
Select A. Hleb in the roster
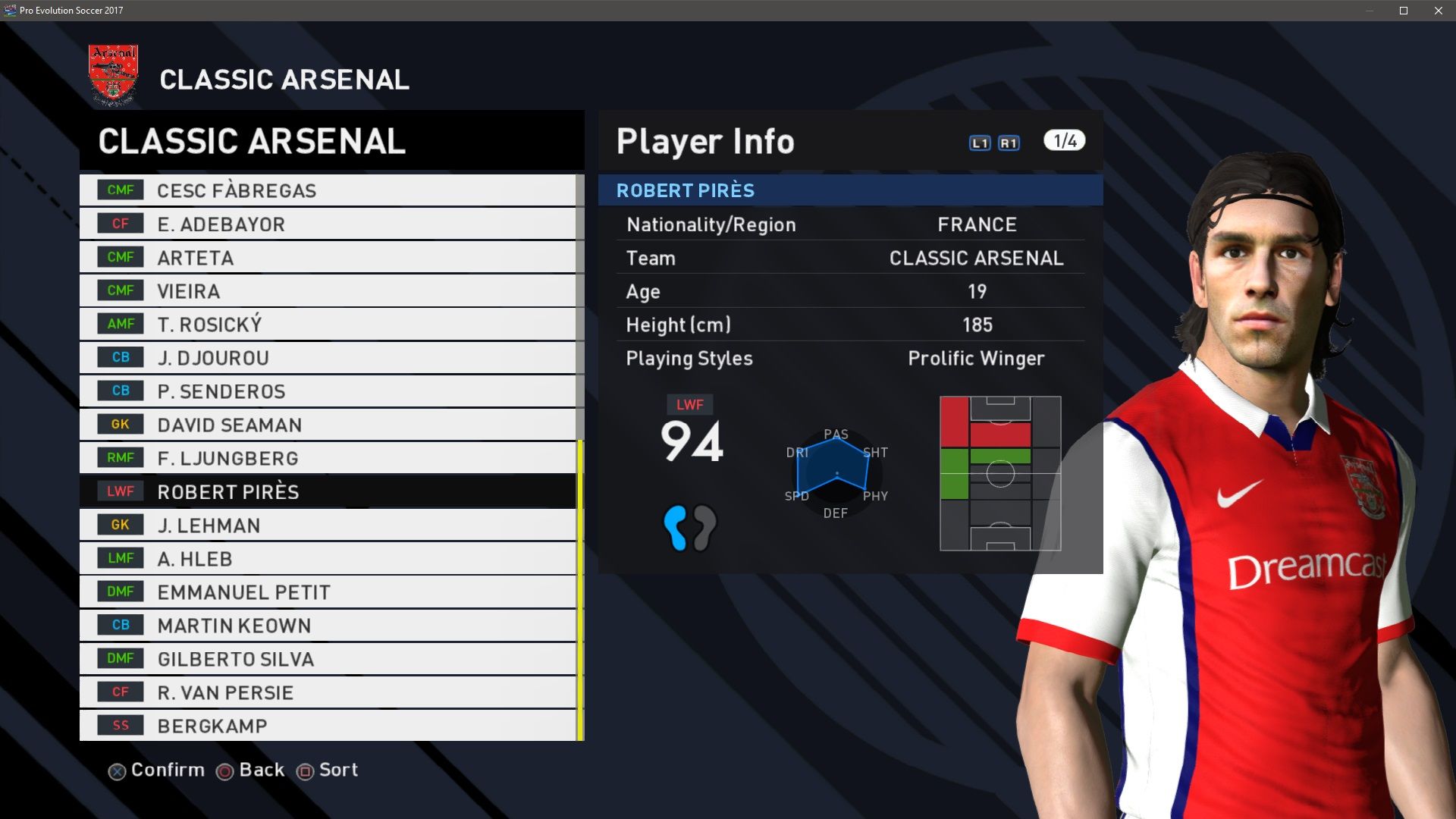(328, 558)
